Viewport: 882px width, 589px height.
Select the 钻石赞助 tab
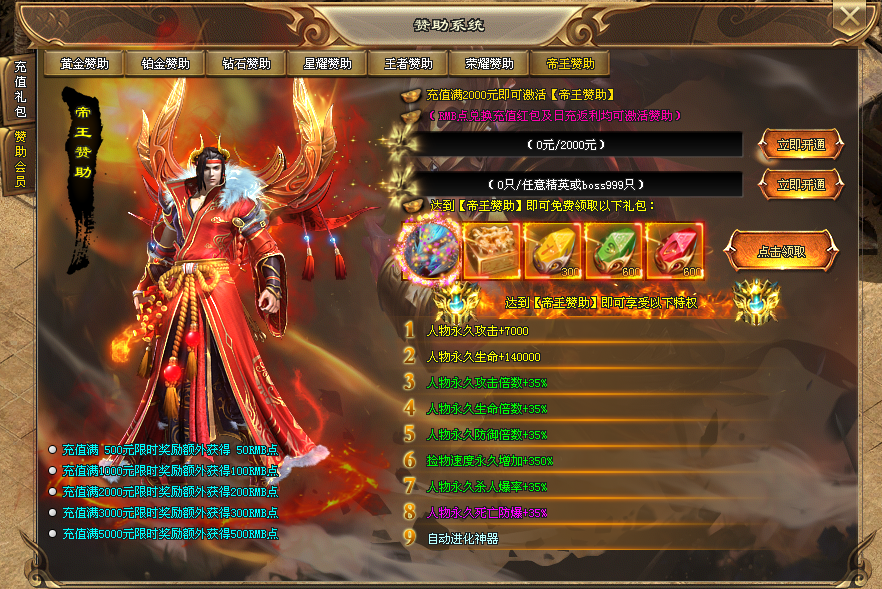[x=246, y=64]
